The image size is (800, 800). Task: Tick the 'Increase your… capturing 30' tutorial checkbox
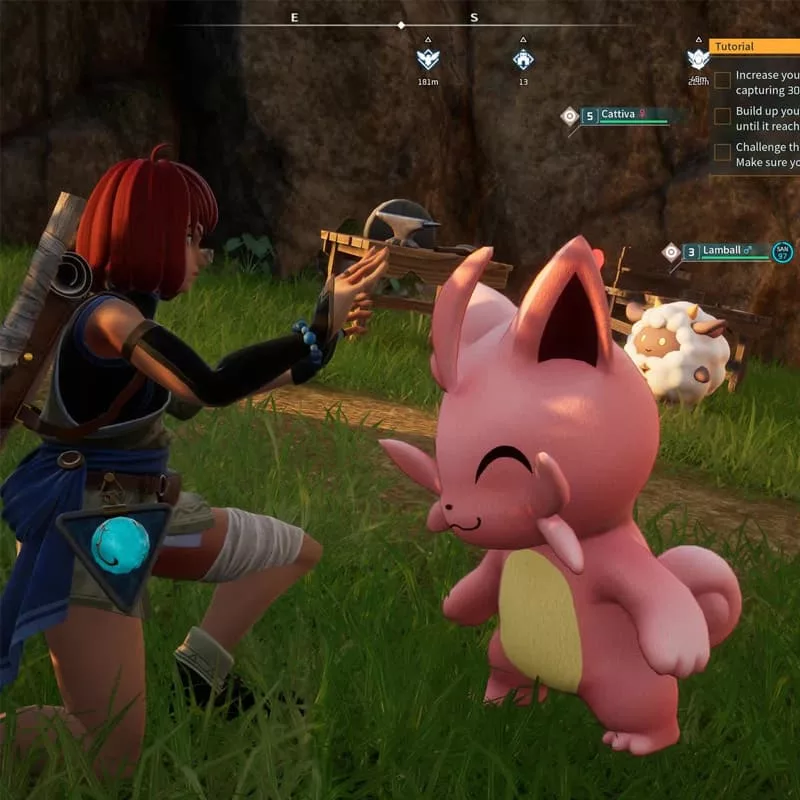point(722,81)
